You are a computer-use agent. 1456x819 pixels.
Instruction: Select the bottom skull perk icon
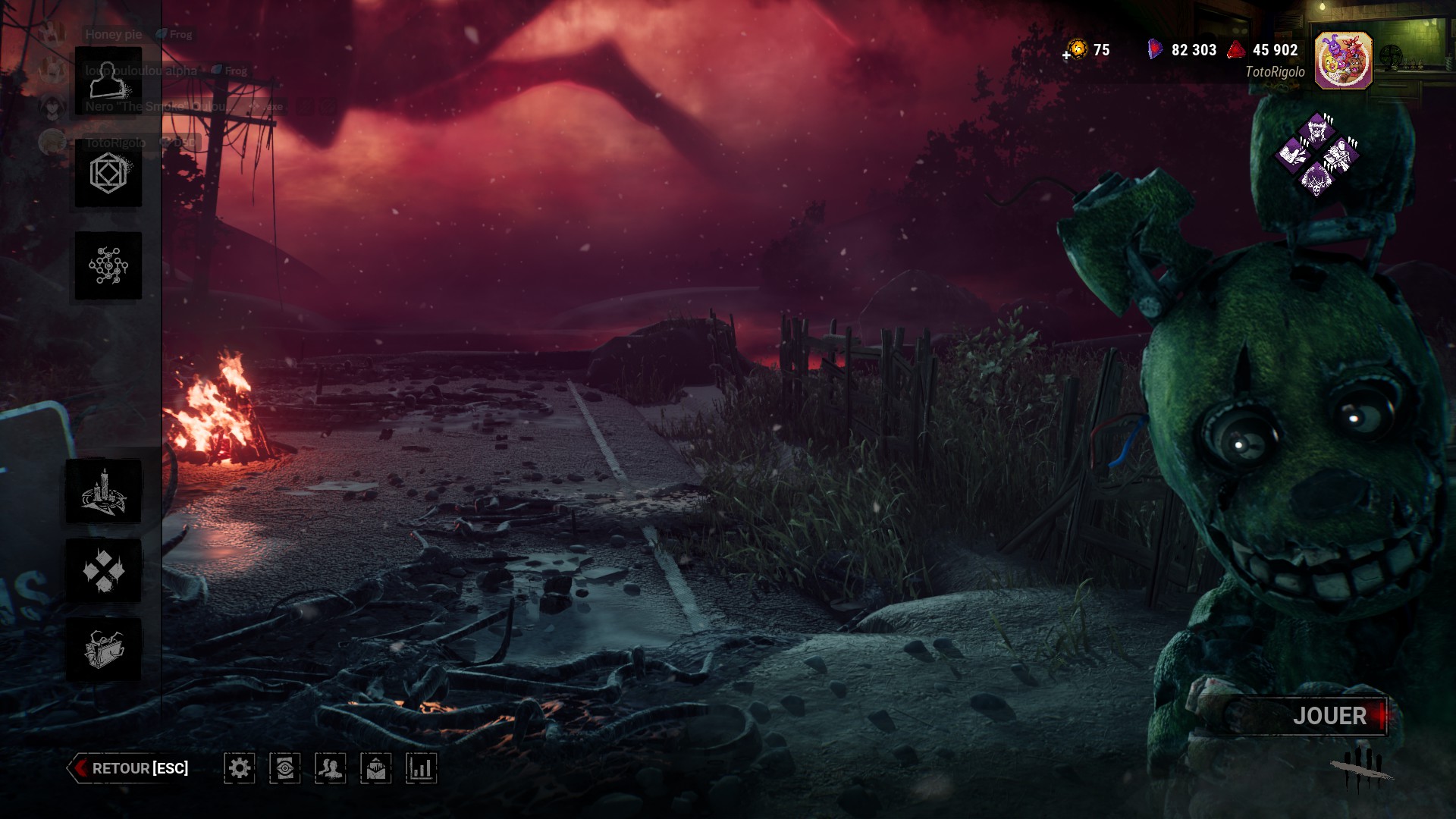1316,180
